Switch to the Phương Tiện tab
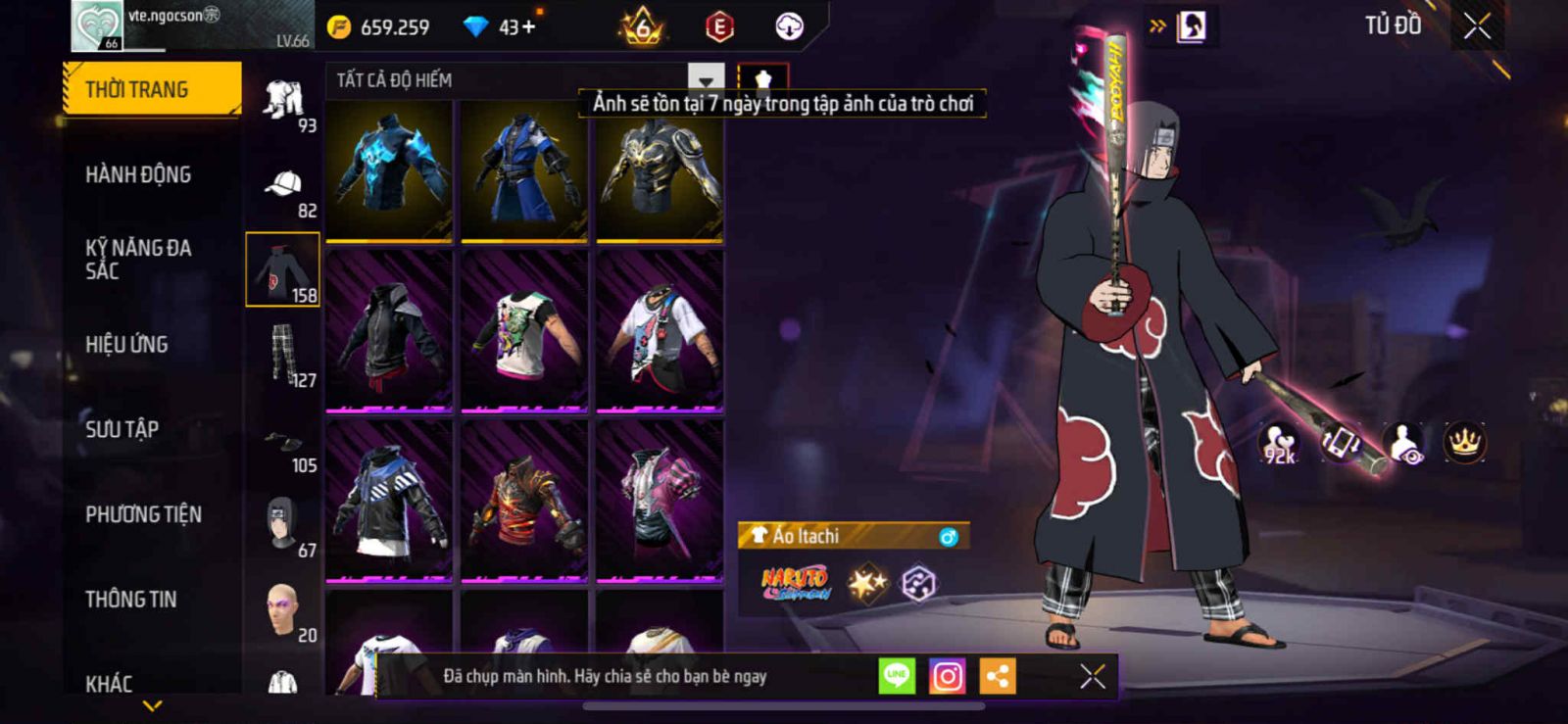The width and height of the screenshot is (1568, 724). [143, 514]
